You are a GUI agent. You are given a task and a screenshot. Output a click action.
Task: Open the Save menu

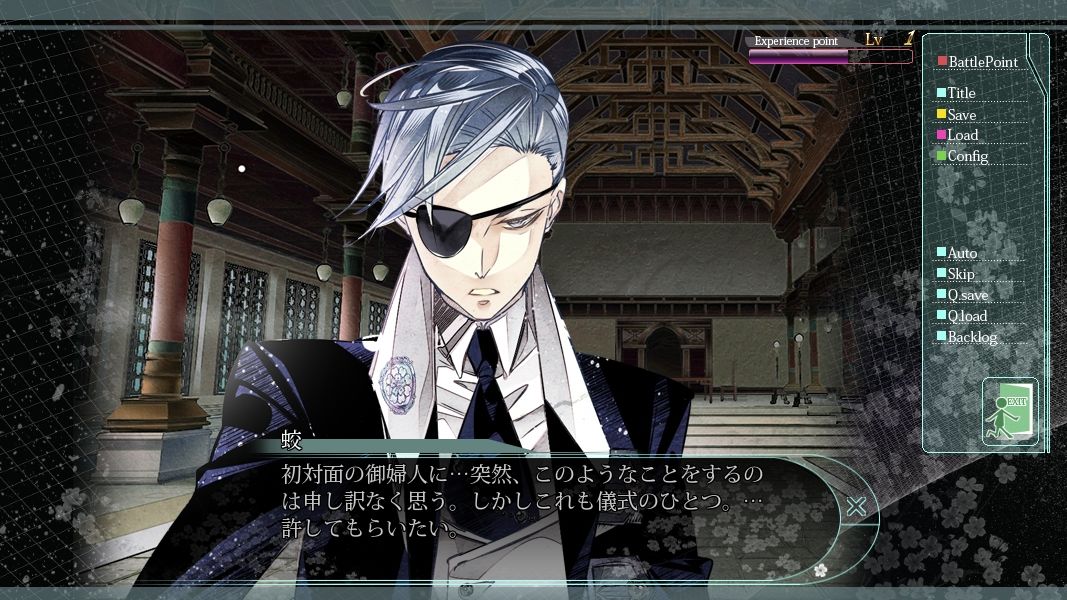961,115
